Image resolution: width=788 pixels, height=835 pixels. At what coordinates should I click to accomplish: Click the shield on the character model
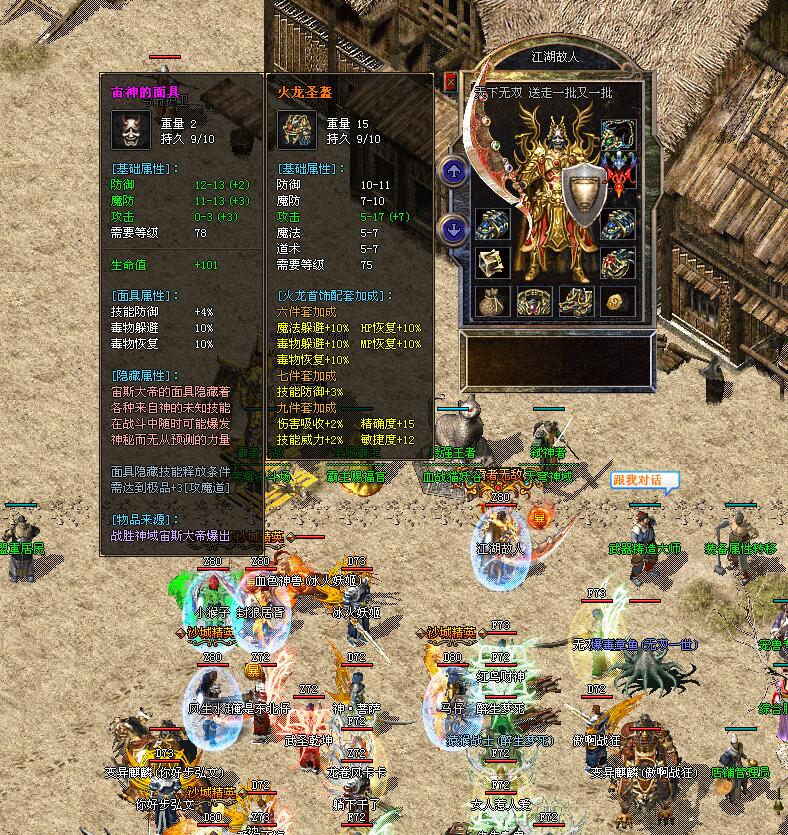click(585, 193)
